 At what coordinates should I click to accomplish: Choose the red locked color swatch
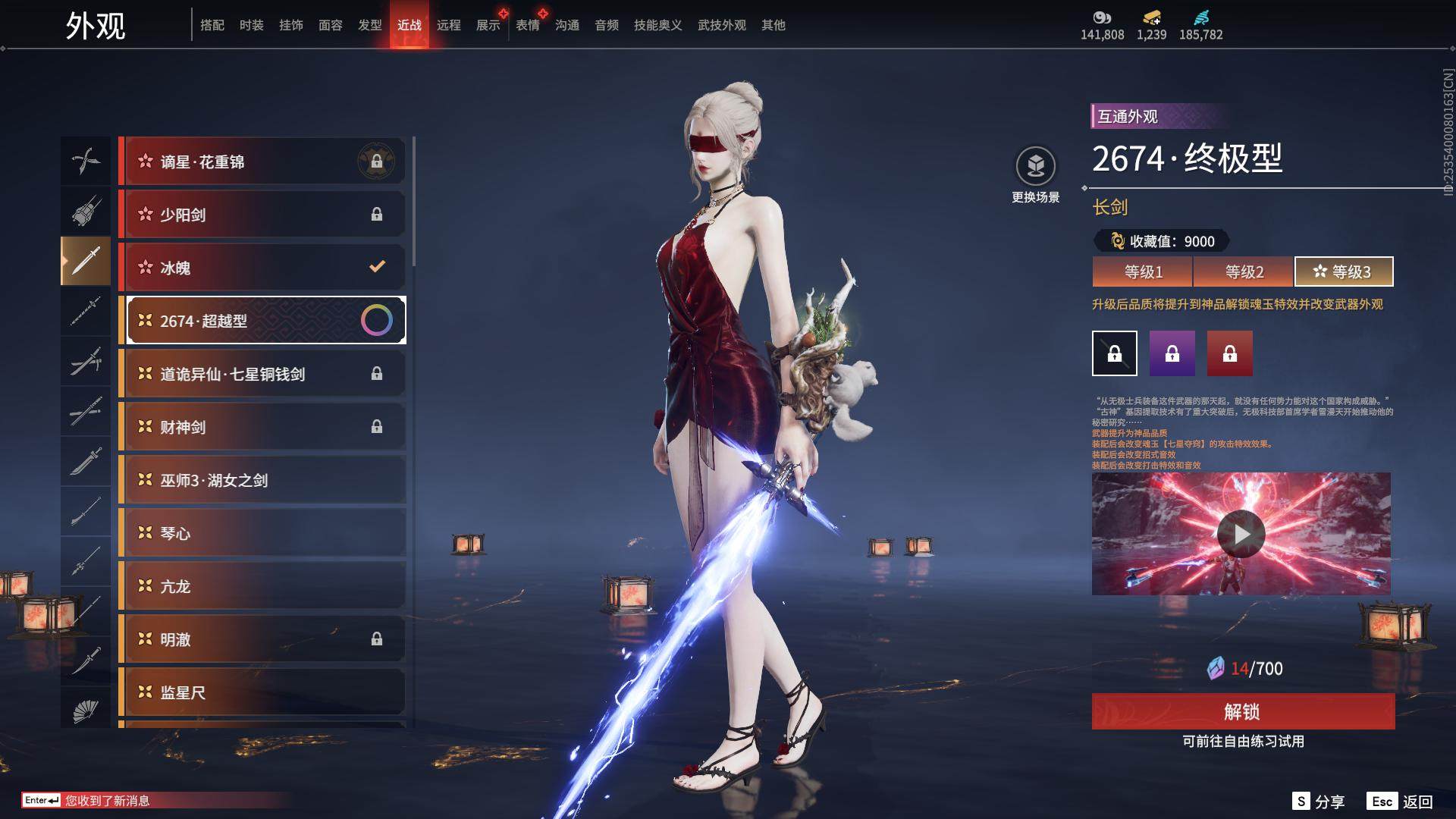[1229, 353]
